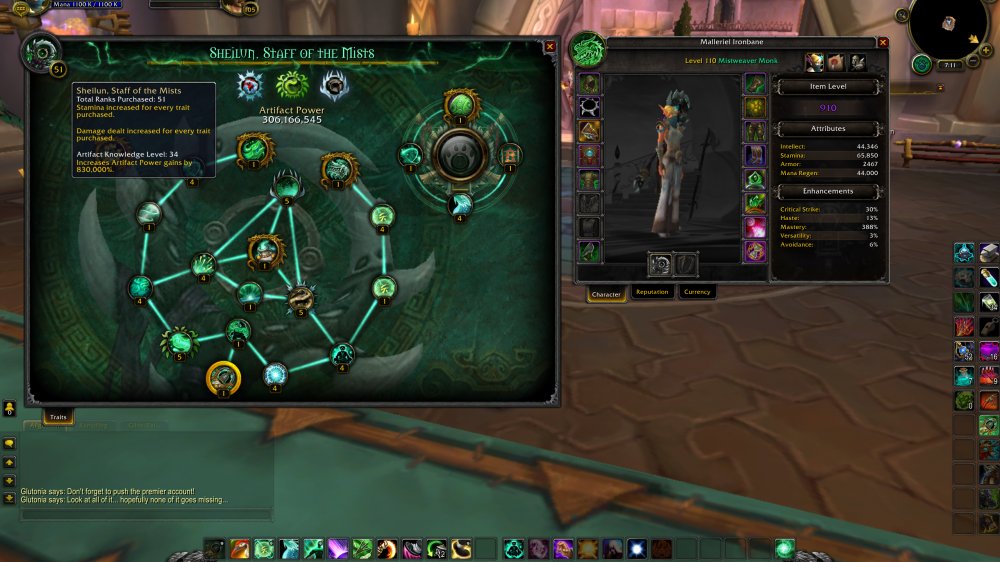This screenshot has width=1000, height=562.
Task: Select the green dragon artifact relic slot
Action: [x=292, y=85]
